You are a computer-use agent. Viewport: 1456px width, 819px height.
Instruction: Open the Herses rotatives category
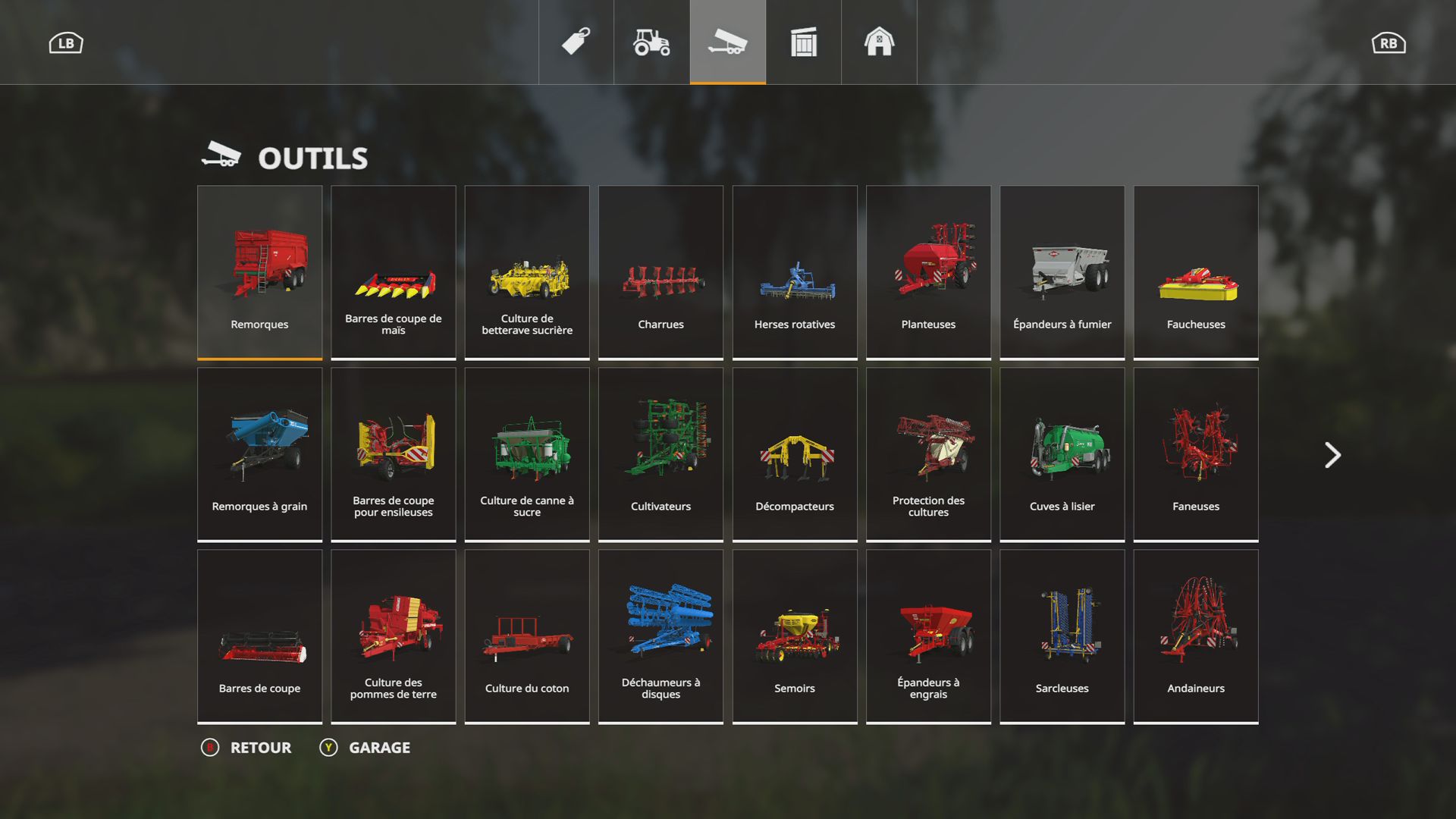pyautogui.click(x=794, y=271)
